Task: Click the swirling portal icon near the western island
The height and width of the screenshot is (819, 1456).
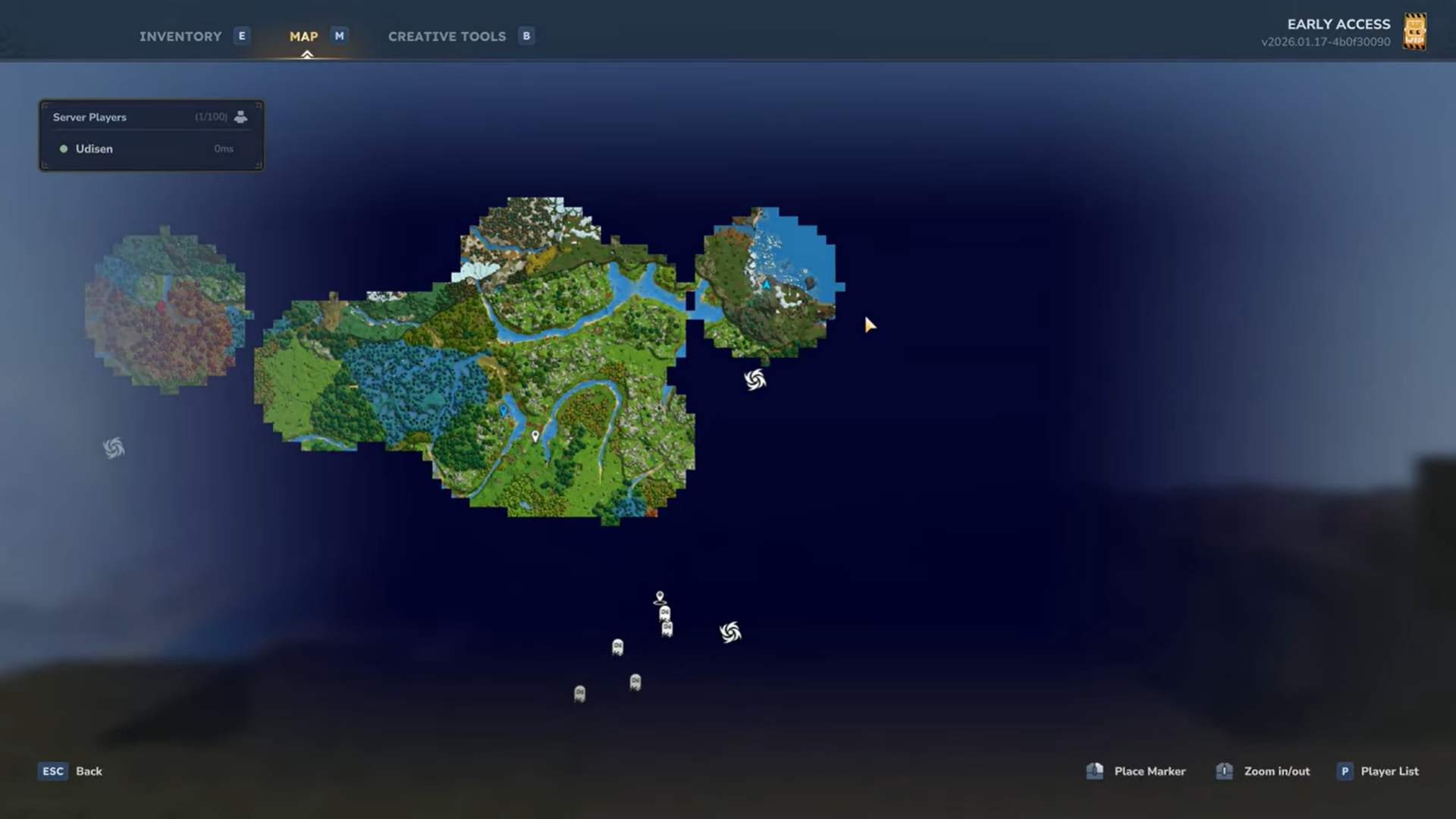Action: (x=112, y=447)
